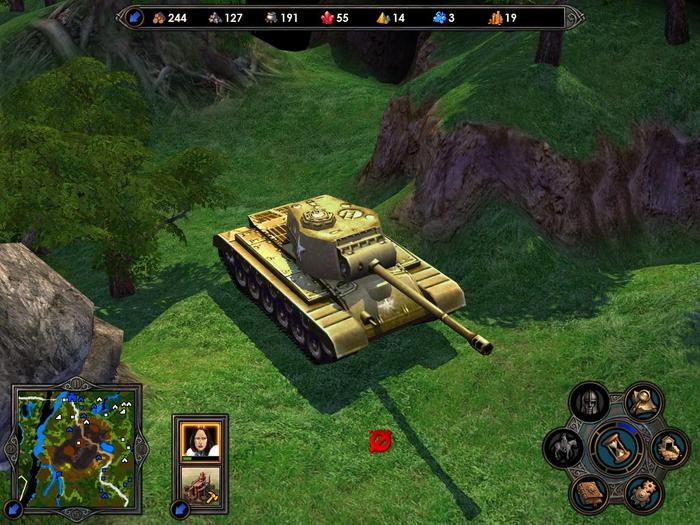Select the dark-haired hero portrait

click(x=200, y=438)
